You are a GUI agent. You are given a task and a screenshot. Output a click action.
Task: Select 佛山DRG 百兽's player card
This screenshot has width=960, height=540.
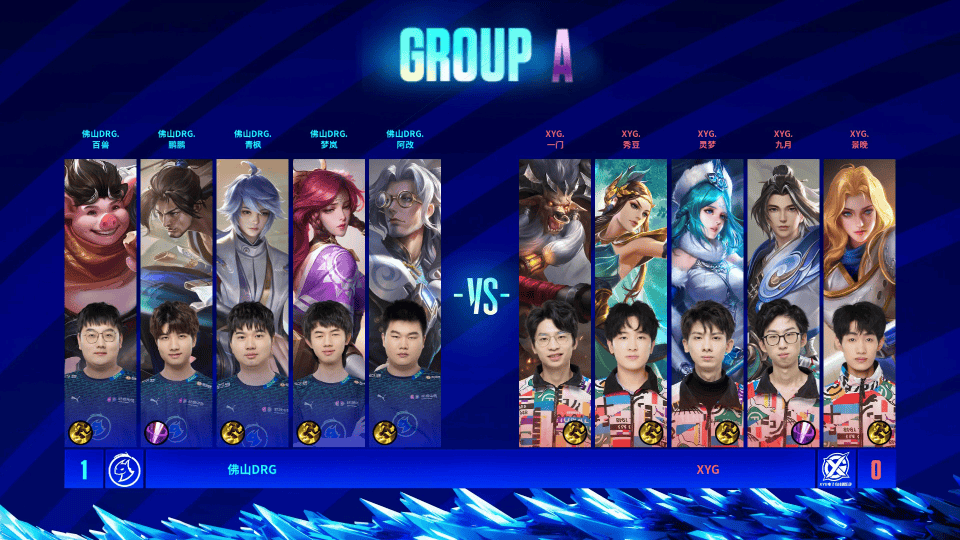pyautogui.click(x=100, y=300)
